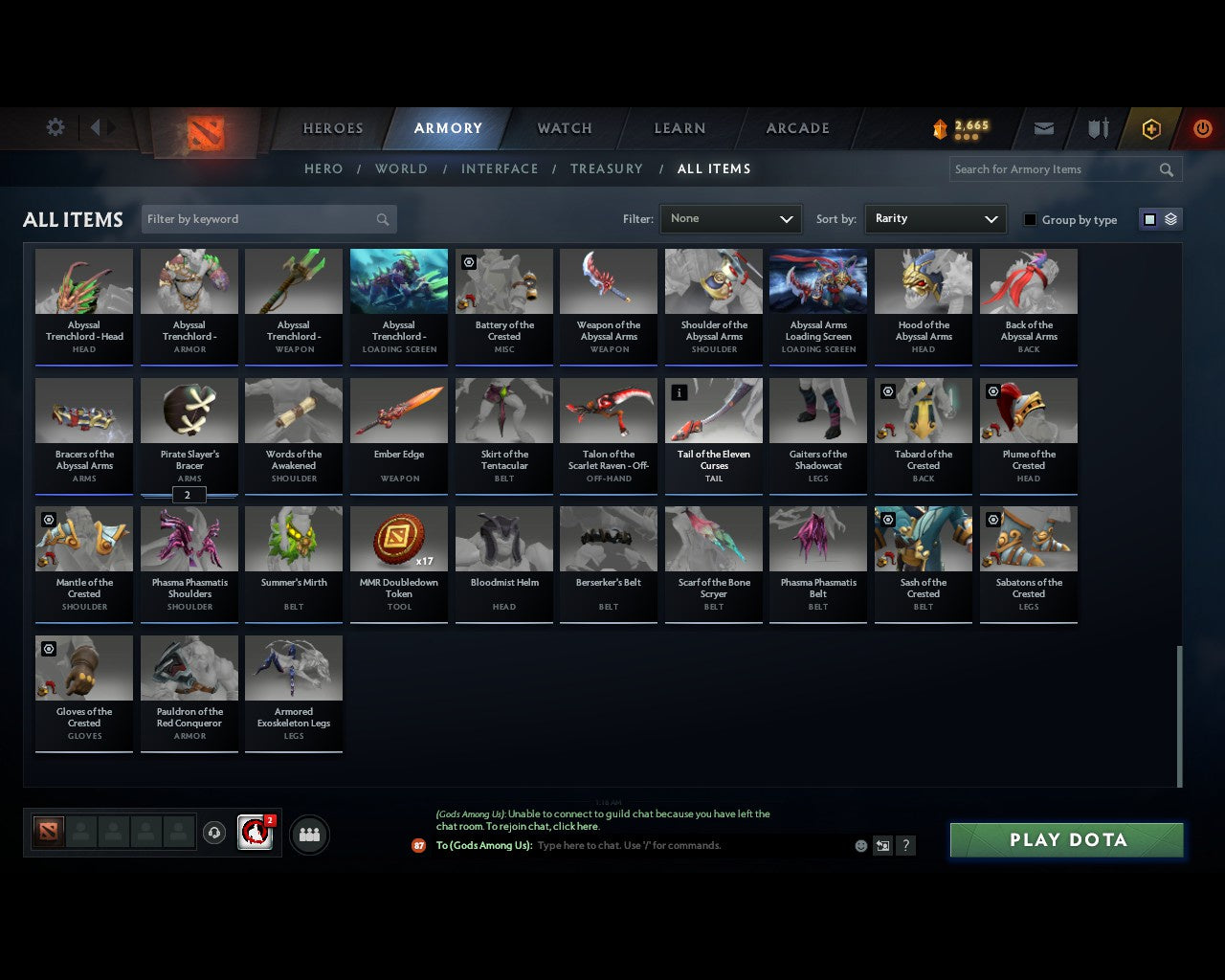Open the Filter dropdown set to None

tap(730, 219)
